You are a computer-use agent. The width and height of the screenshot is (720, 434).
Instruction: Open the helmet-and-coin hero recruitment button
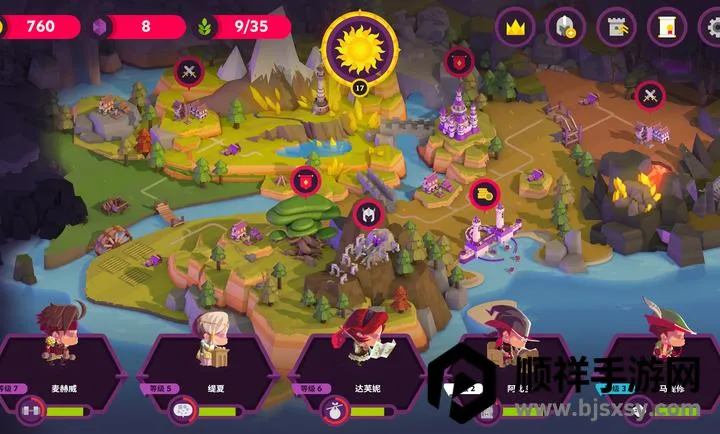coord(565,27)
